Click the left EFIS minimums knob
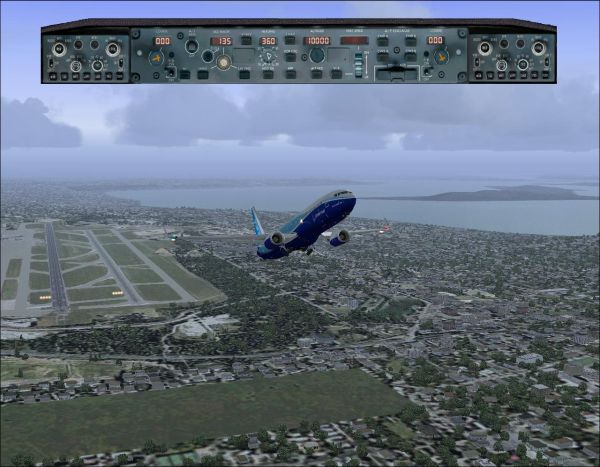600x467 pixels. (x=57, y=48)
